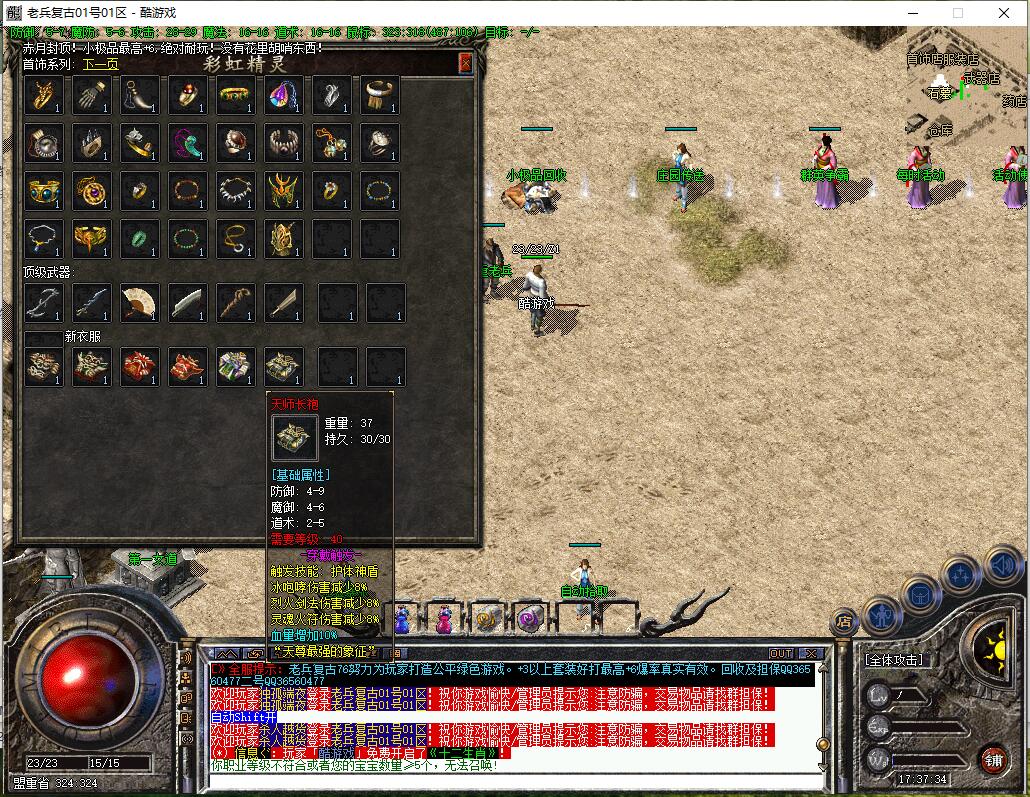
Task: Click the 全体攻击 attack mode label
Action: tap(894, 660)
